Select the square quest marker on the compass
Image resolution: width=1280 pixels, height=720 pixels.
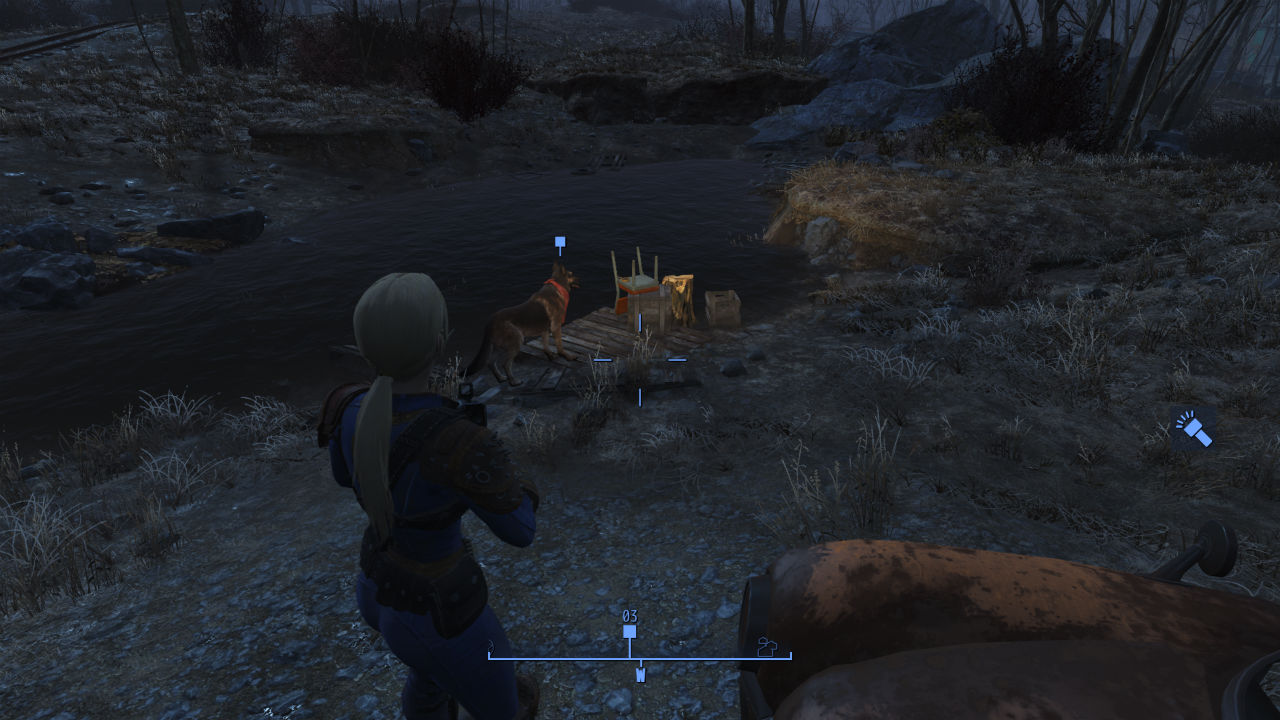coord(630,632)
